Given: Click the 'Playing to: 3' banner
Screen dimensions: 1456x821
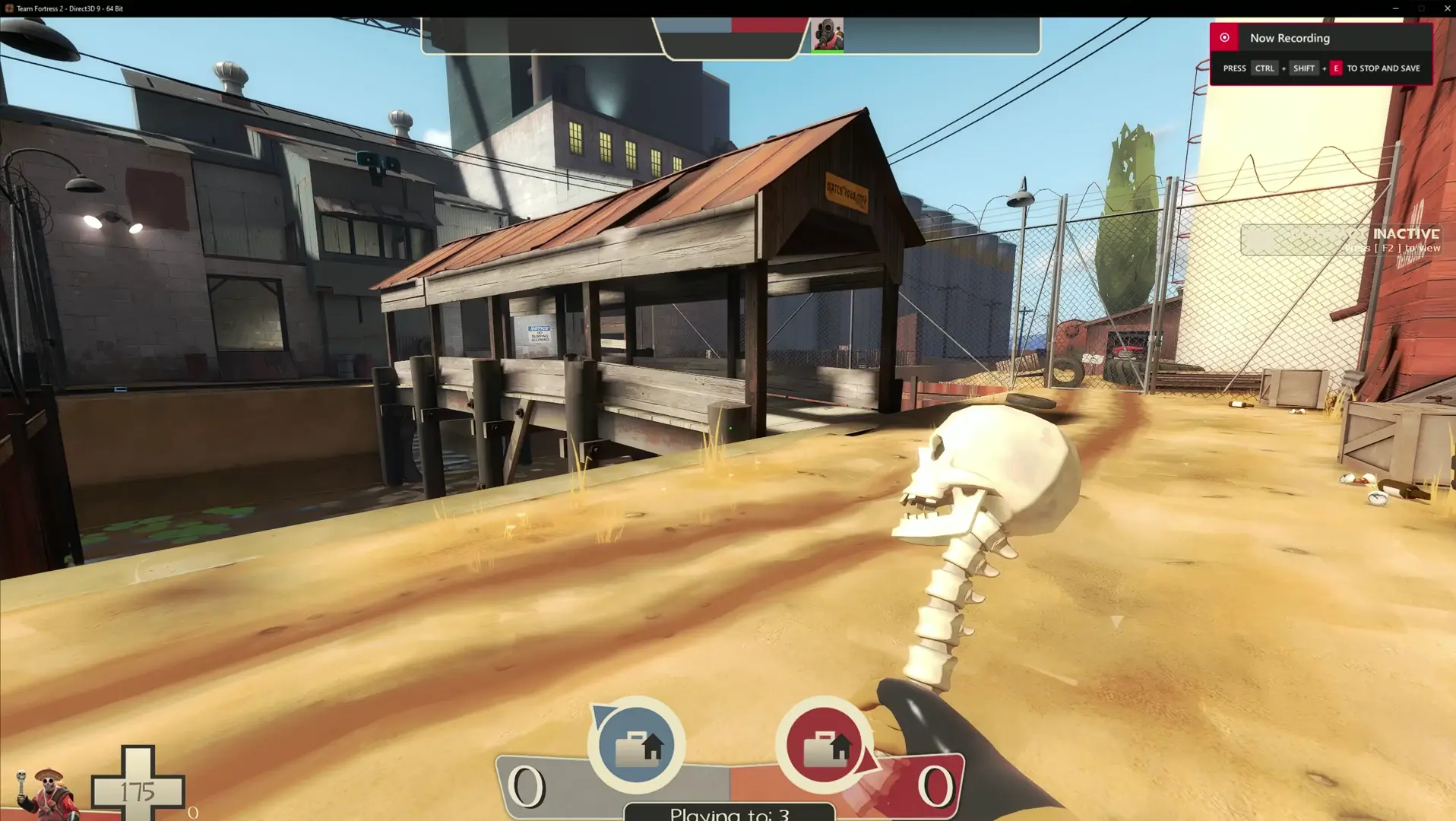Looking at the screenshot, I should point(729,812).
